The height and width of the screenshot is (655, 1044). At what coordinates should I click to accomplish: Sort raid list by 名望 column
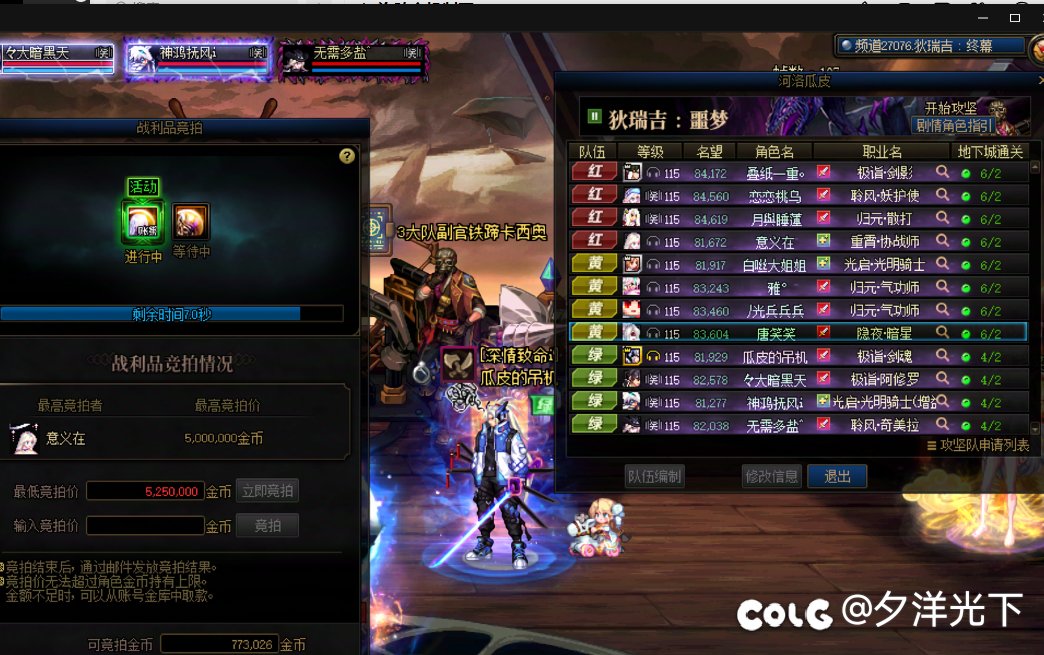point(709,151)
